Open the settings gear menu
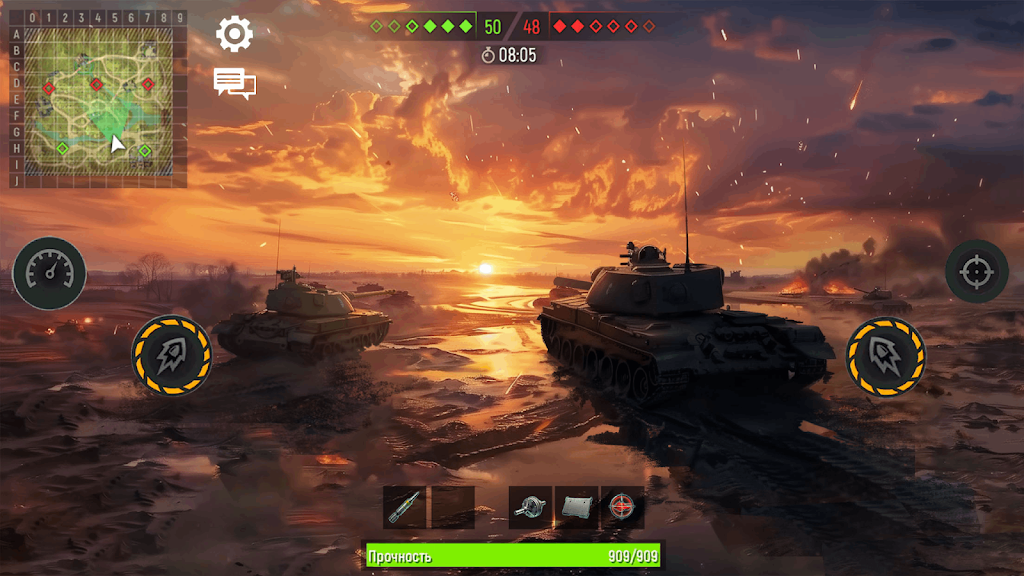 tap(235, 35)
